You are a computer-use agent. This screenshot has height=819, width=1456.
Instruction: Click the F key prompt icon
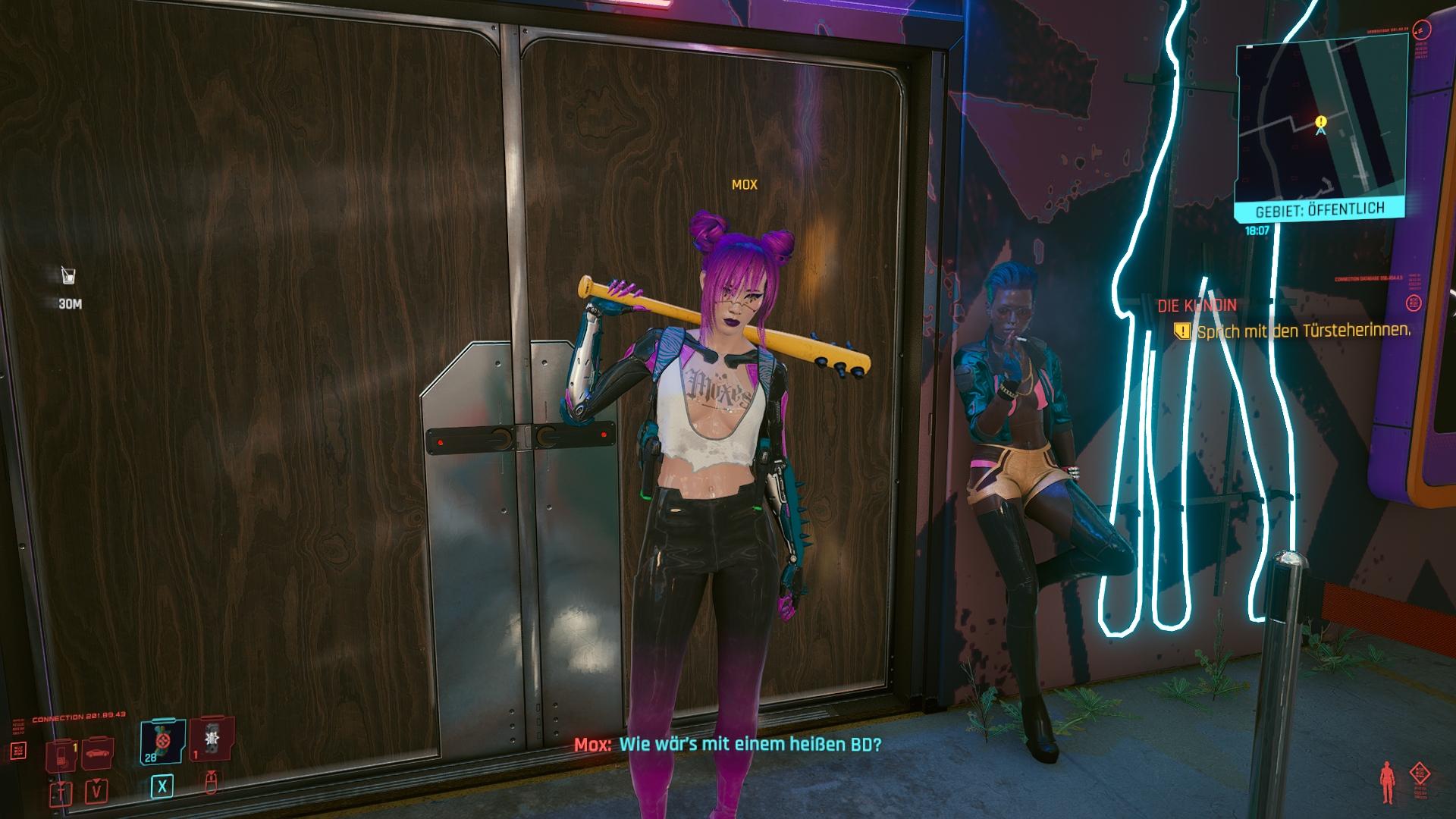point(61,793)
